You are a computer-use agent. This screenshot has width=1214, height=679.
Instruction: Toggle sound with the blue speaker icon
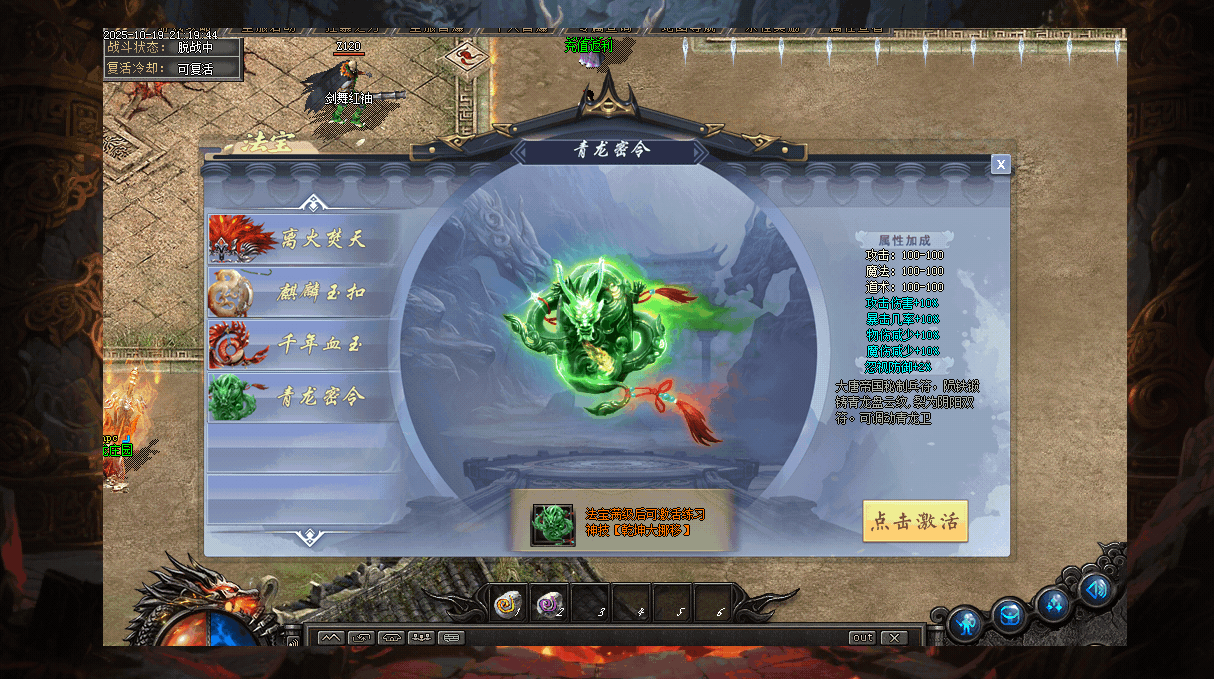[x=1096, y=590]
